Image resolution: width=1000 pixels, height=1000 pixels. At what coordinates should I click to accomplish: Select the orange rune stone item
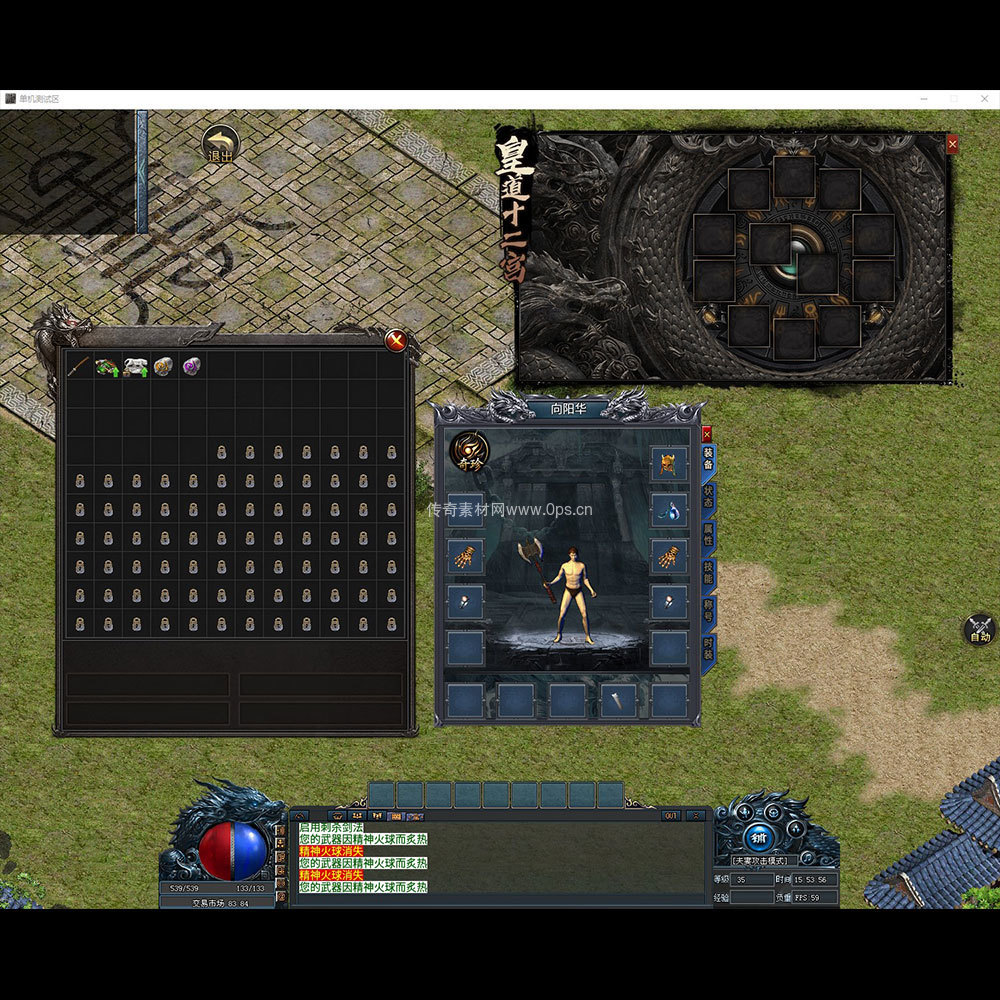[163, 366]
